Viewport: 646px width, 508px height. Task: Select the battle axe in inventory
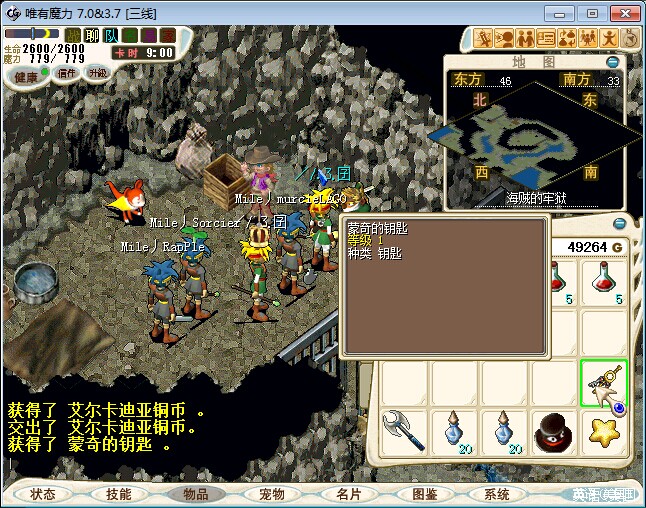coord(405,432)
